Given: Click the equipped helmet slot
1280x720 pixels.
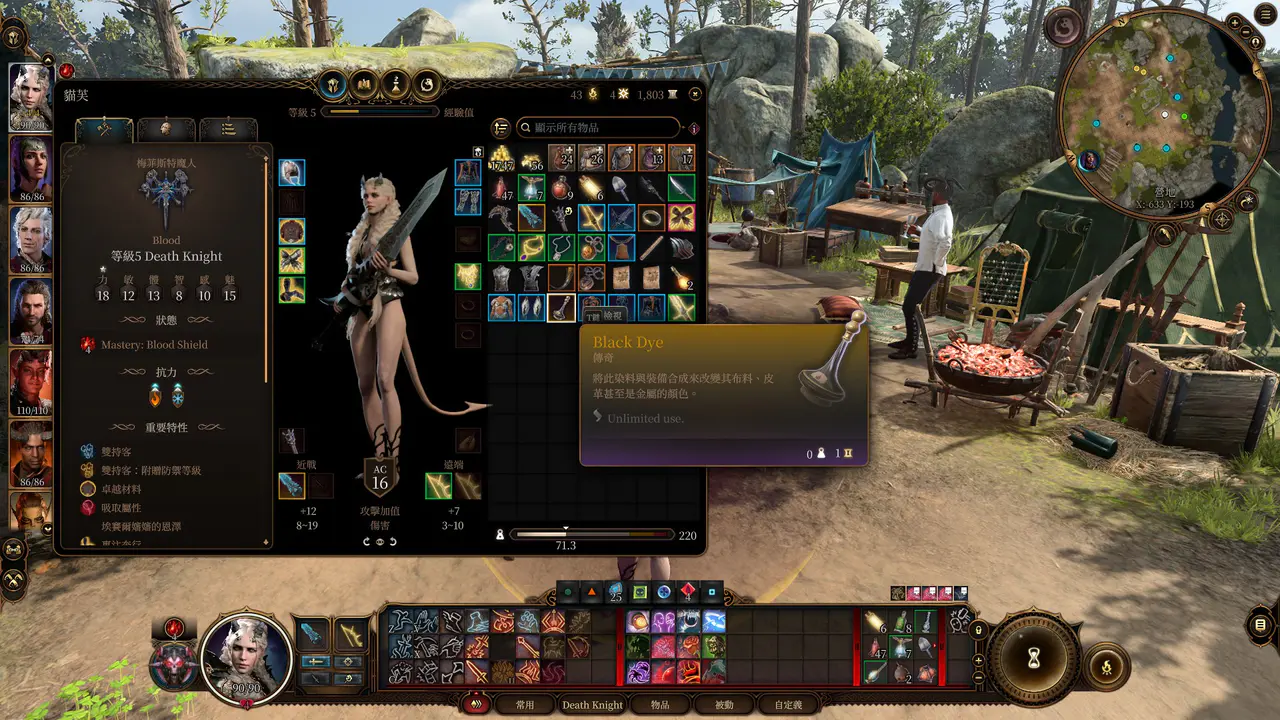Looking at the screenshot, I should tap(292, 173).
